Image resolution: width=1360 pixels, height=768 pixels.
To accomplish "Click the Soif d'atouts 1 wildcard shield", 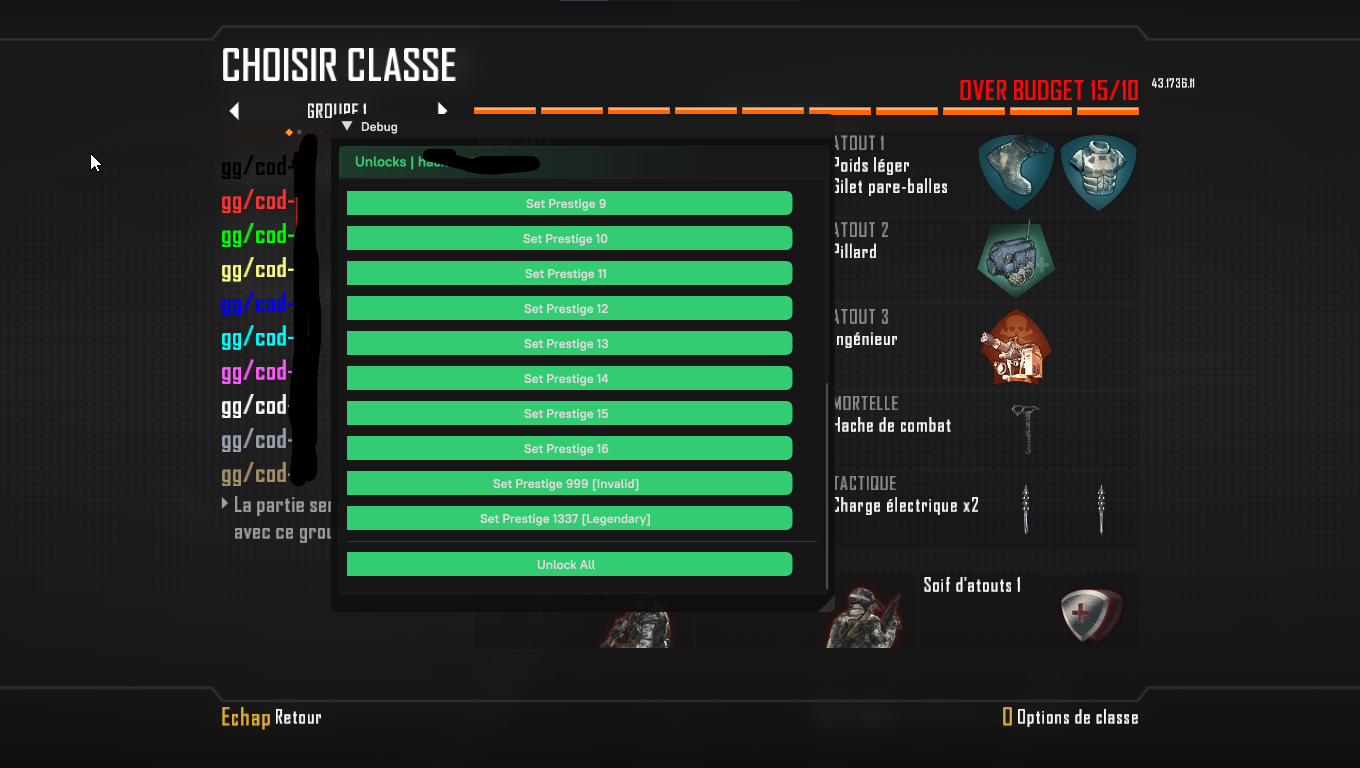I will (x=1089, y=613).
